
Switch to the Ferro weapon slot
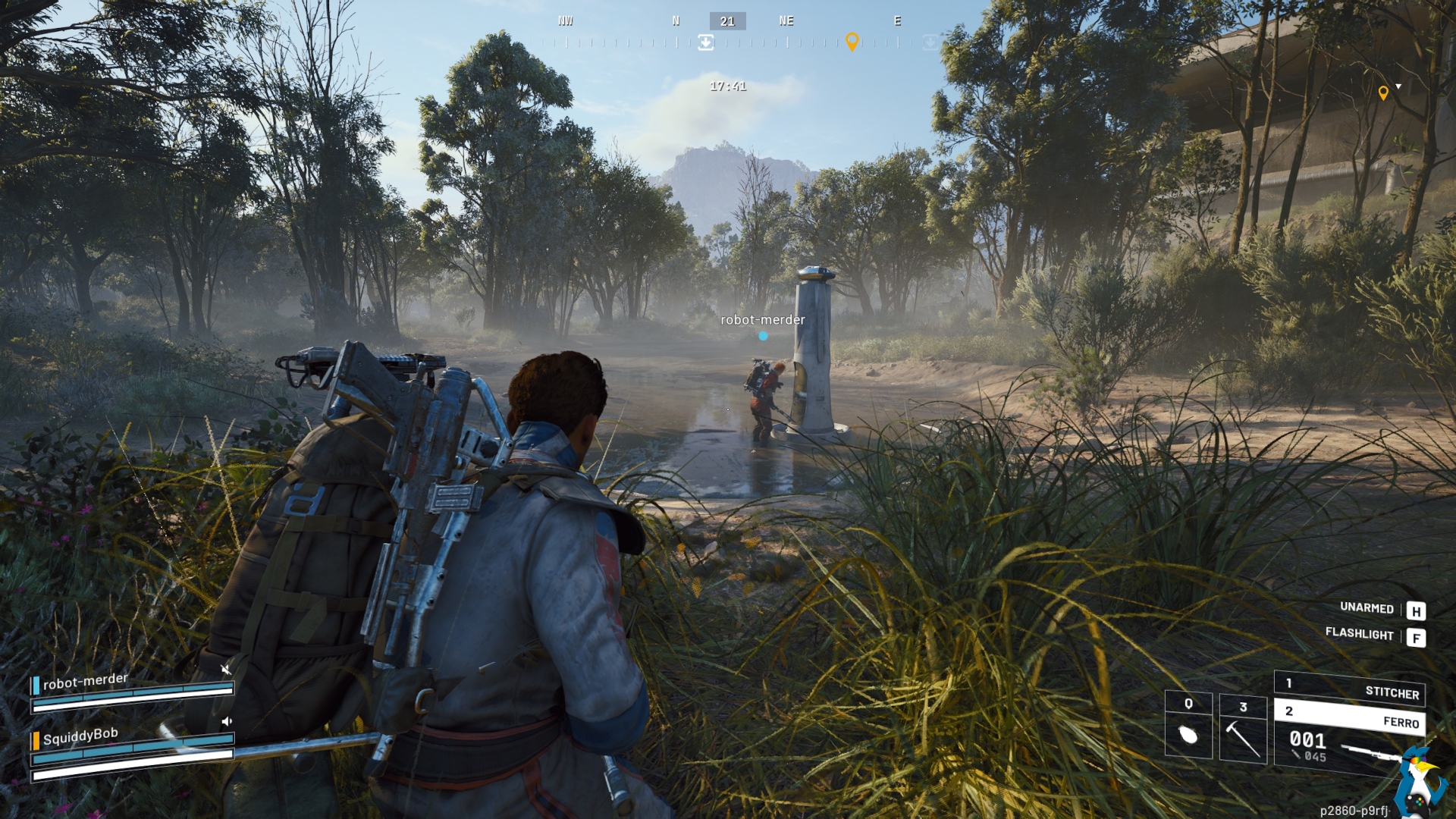tap(1349, 717)
